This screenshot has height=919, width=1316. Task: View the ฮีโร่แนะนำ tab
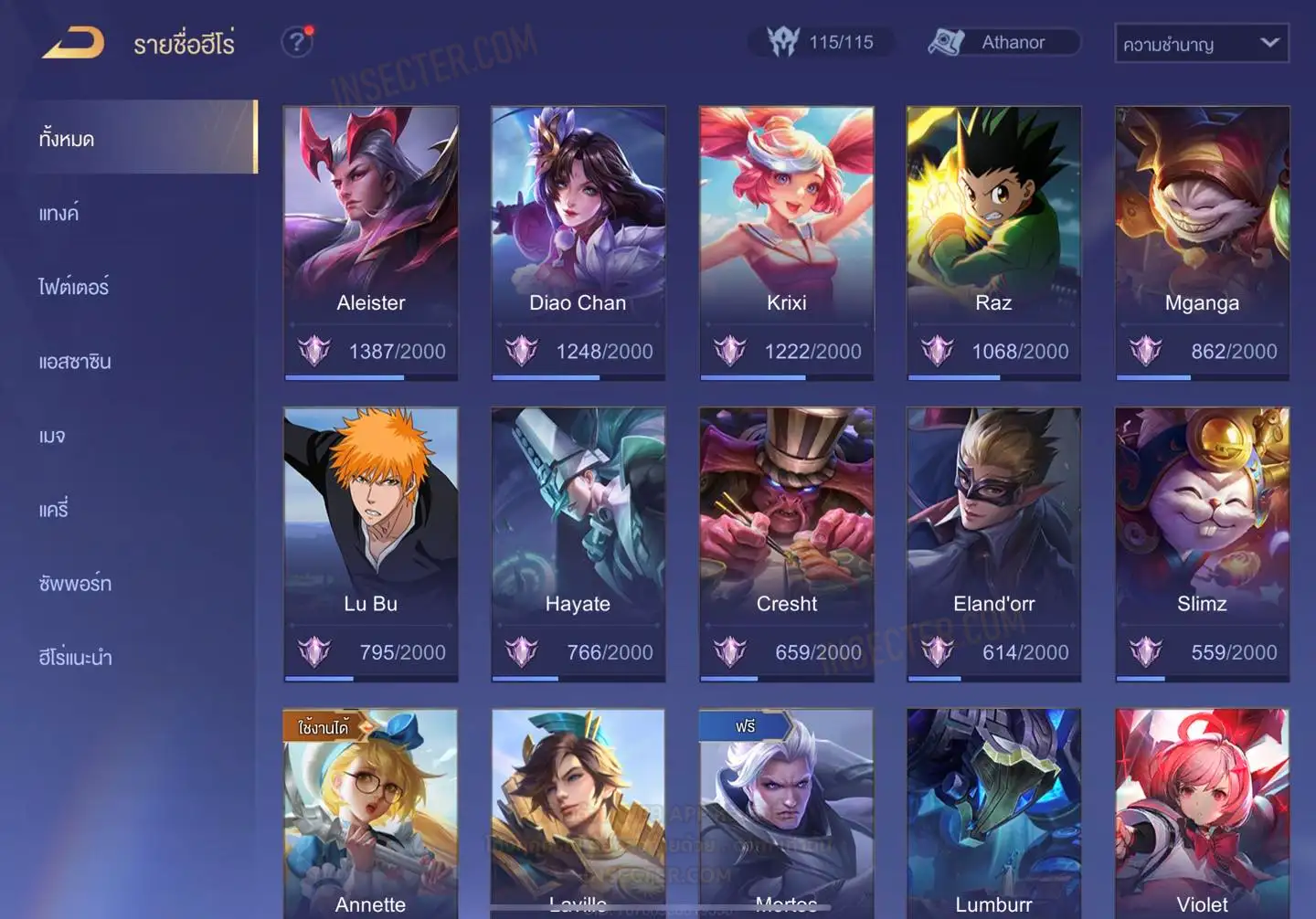click(75, 658)
